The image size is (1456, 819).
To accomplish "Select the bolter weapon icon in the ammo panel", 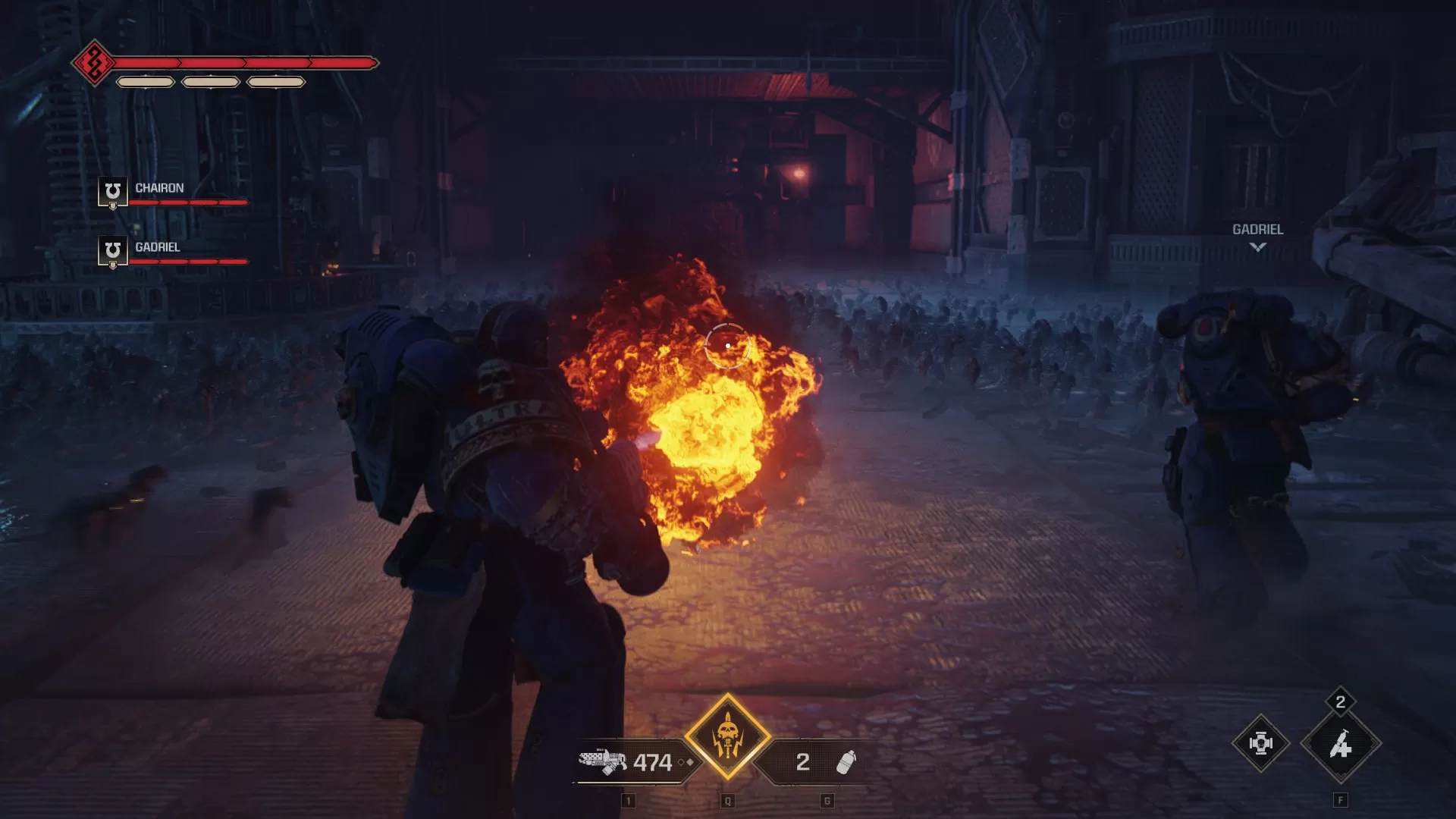I will (601, 761).
